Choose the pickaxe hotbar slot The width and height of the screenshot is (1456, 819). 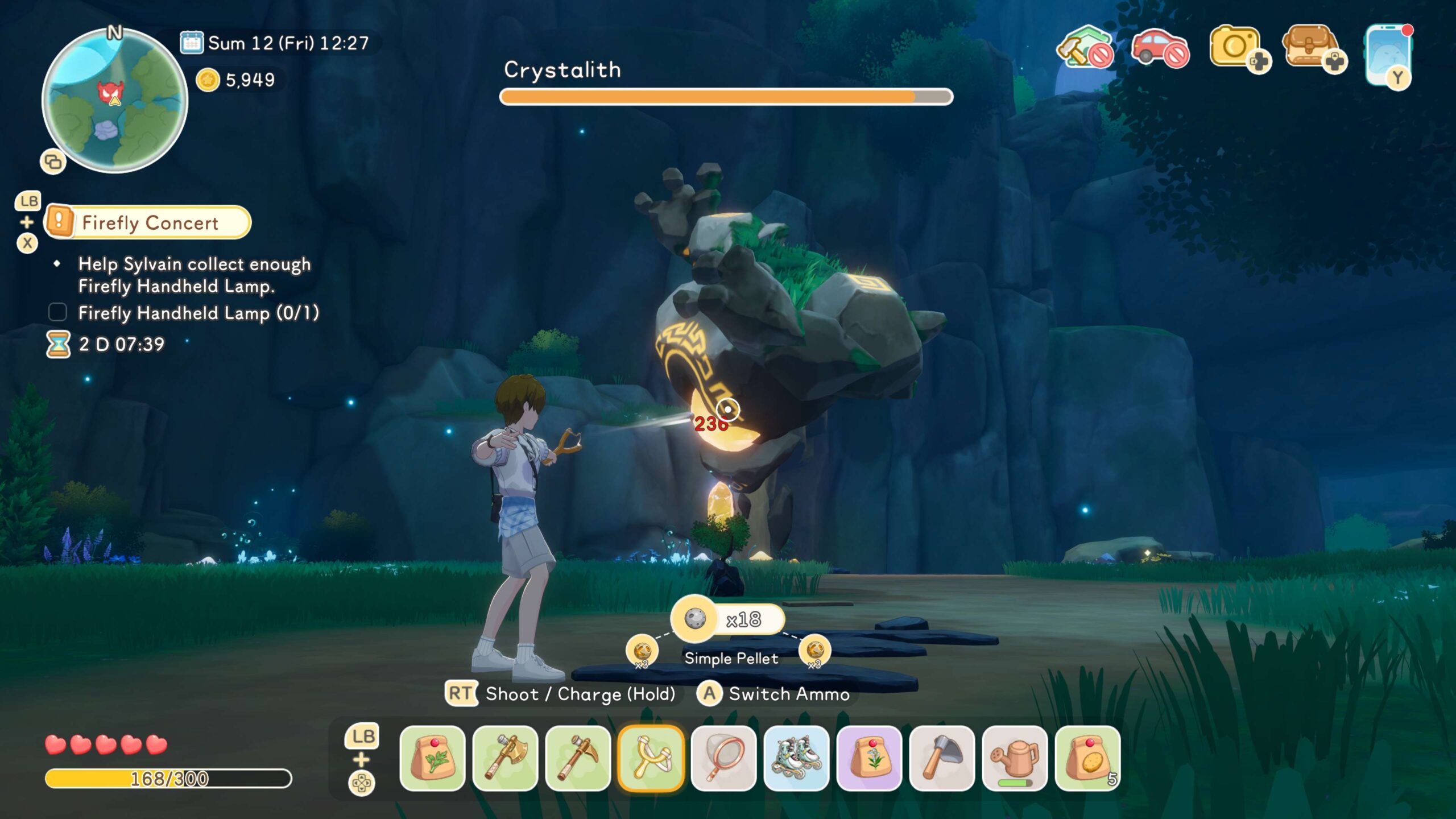578,758
